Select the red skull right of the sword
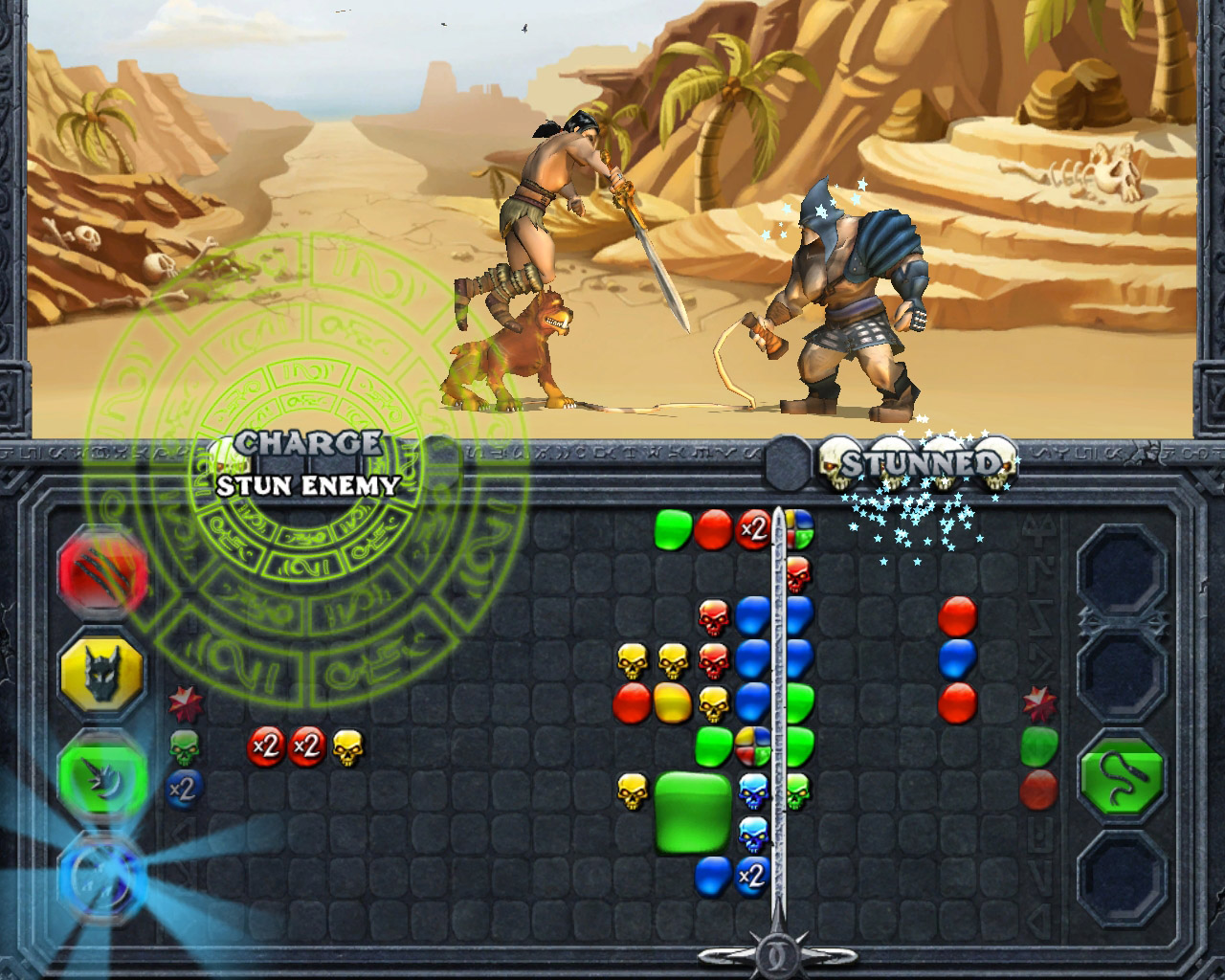 (x=797, y=574)
